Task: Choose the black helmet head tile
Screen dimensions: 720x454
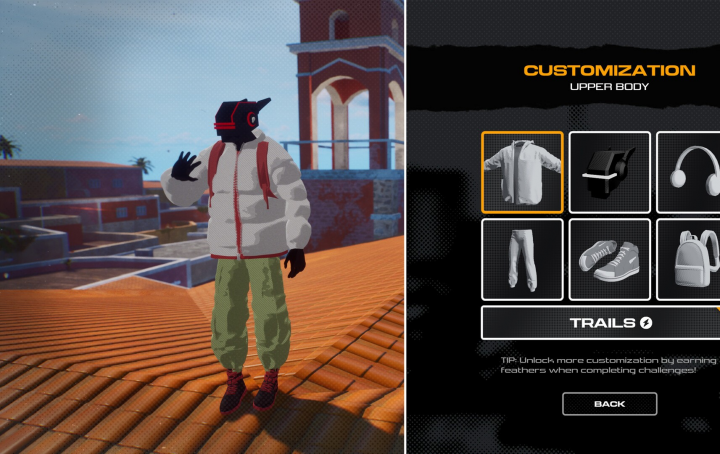Action: pos(610,172)
